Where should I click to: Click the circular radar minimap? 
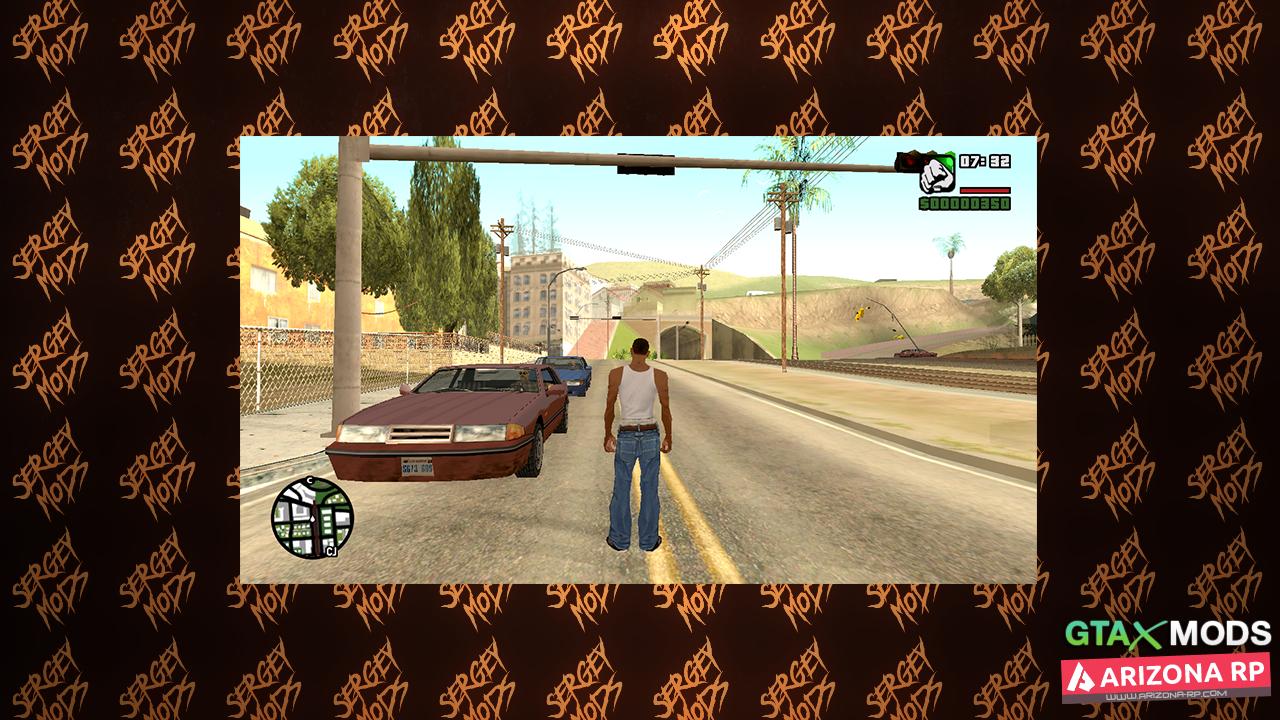[x=312, y=518]
